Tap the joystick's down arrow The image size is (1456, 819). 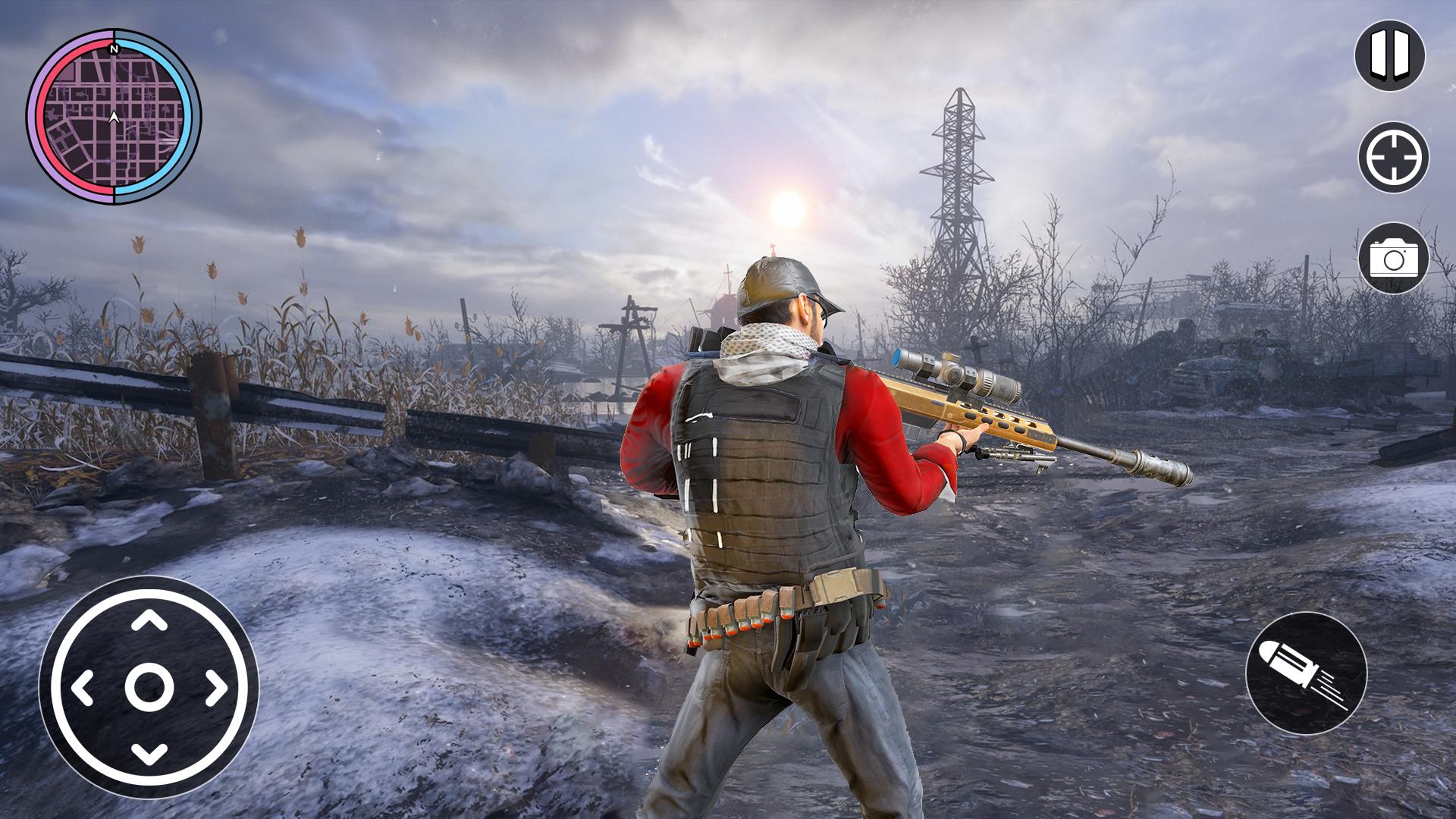tap(149, 753)
